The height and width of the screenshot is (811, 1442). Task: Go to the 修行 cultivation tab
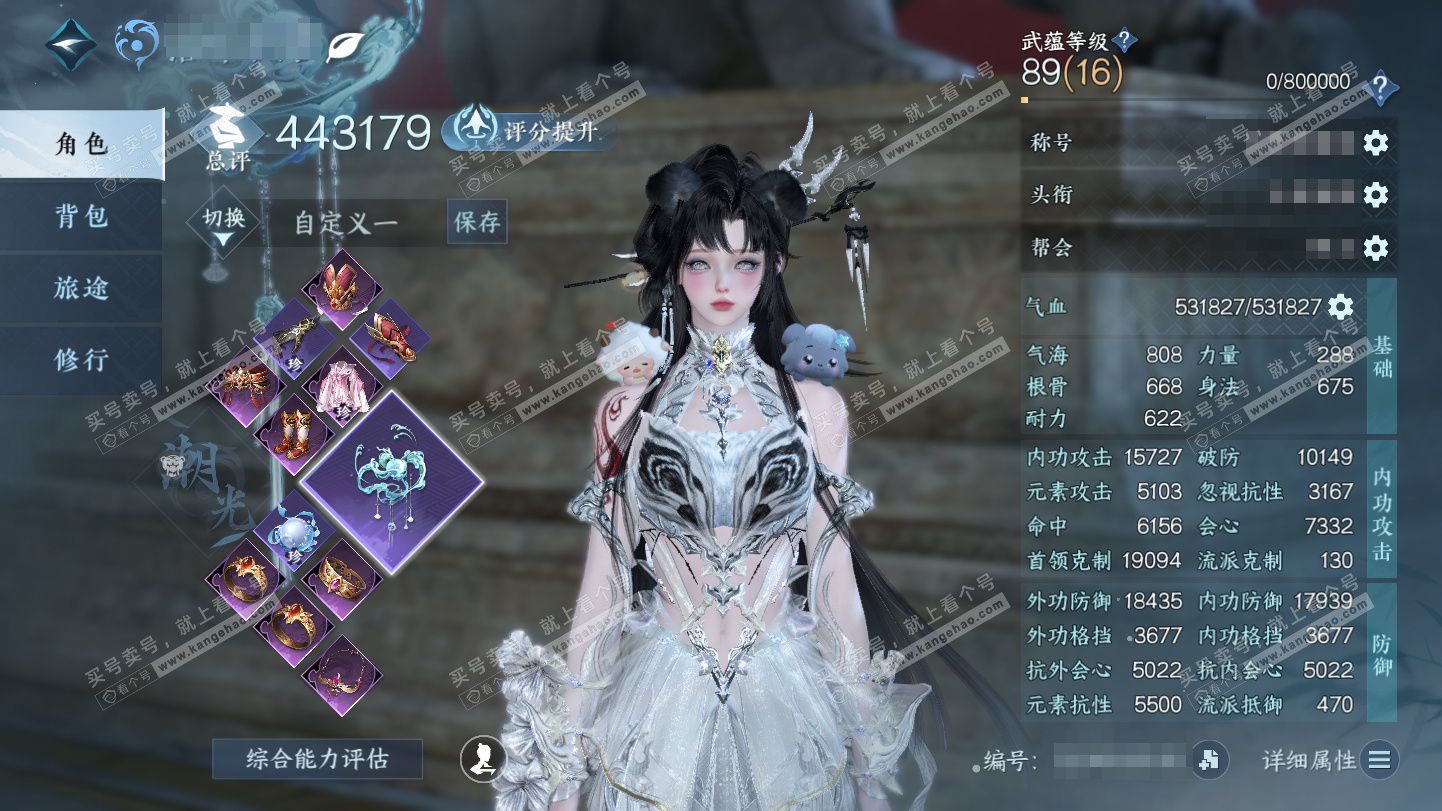coord(82,360)
